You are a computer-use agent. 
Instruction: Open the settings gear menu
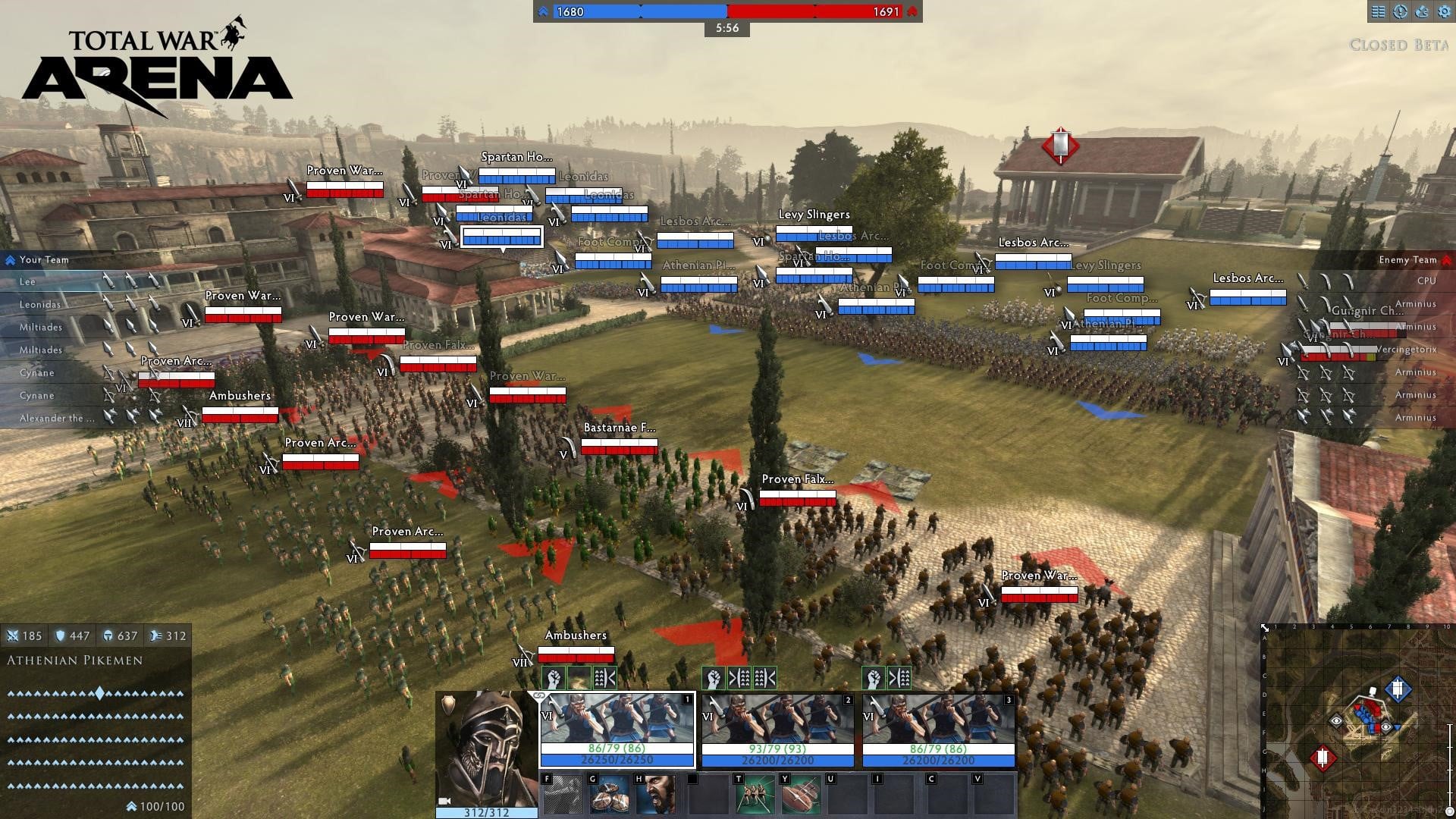1443,11
